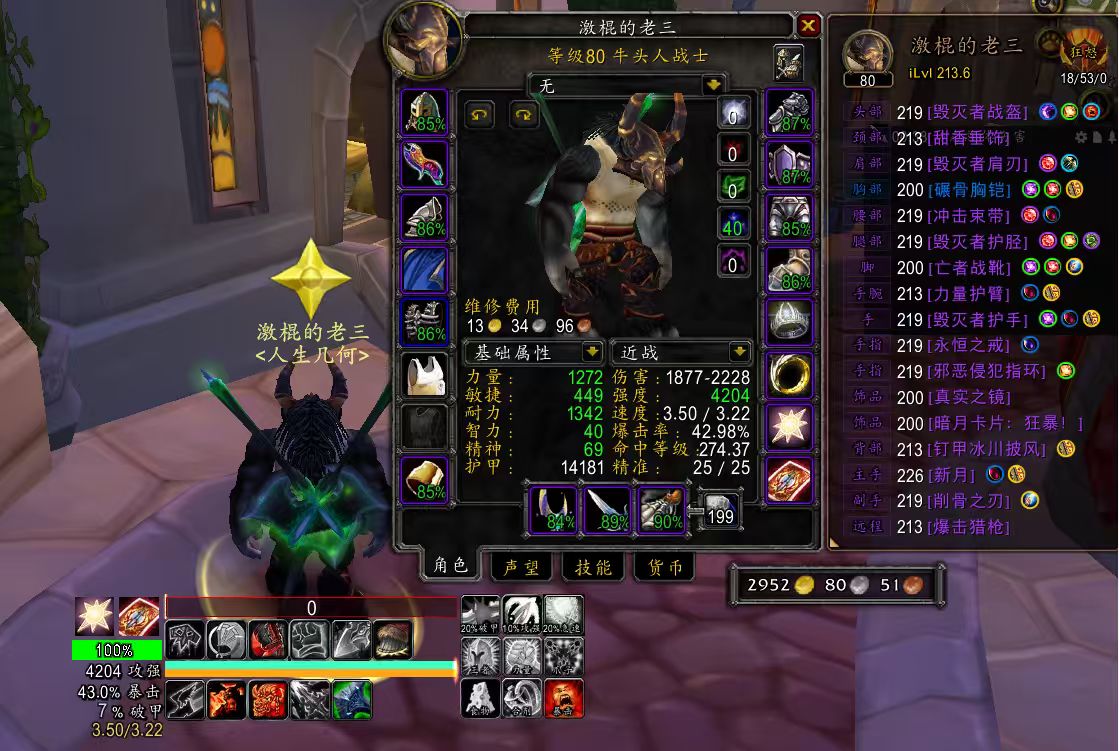The width and height of the screenshot is (1119, 751).
Task: Open the 技能 tab
Action: click(592, 567)
